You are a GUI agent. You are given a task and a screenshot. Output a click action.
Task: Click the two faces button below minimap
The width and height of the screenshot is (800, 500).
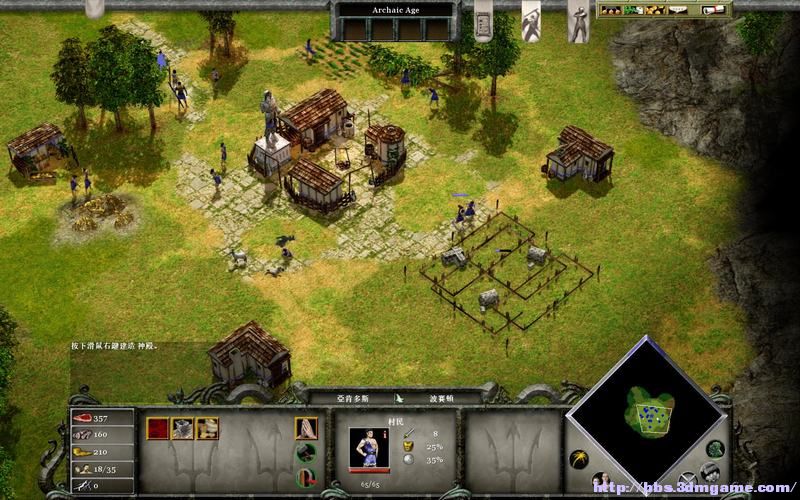pos(603,480)
